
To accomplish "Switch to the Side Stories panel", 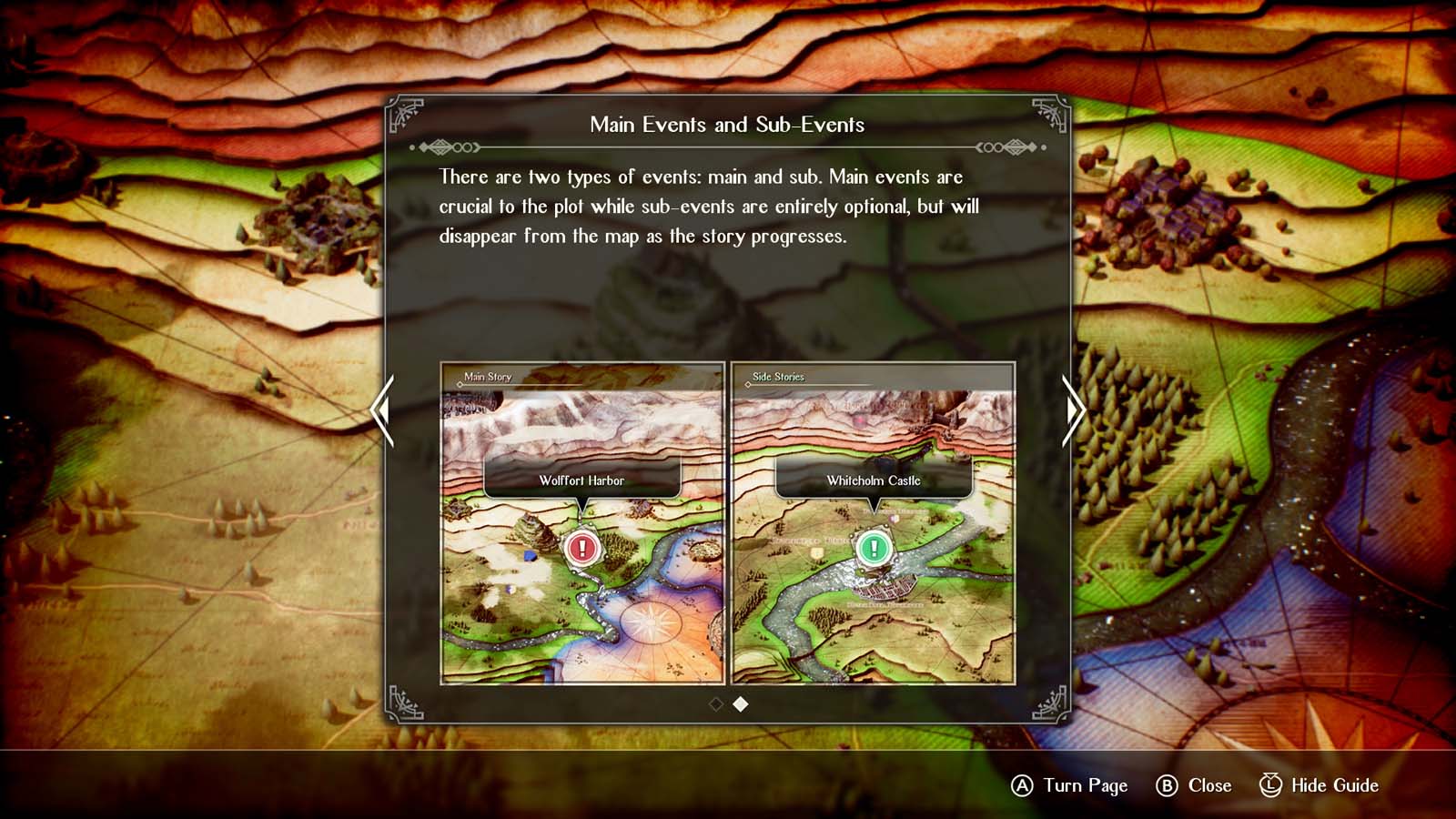I will [778, 376].
